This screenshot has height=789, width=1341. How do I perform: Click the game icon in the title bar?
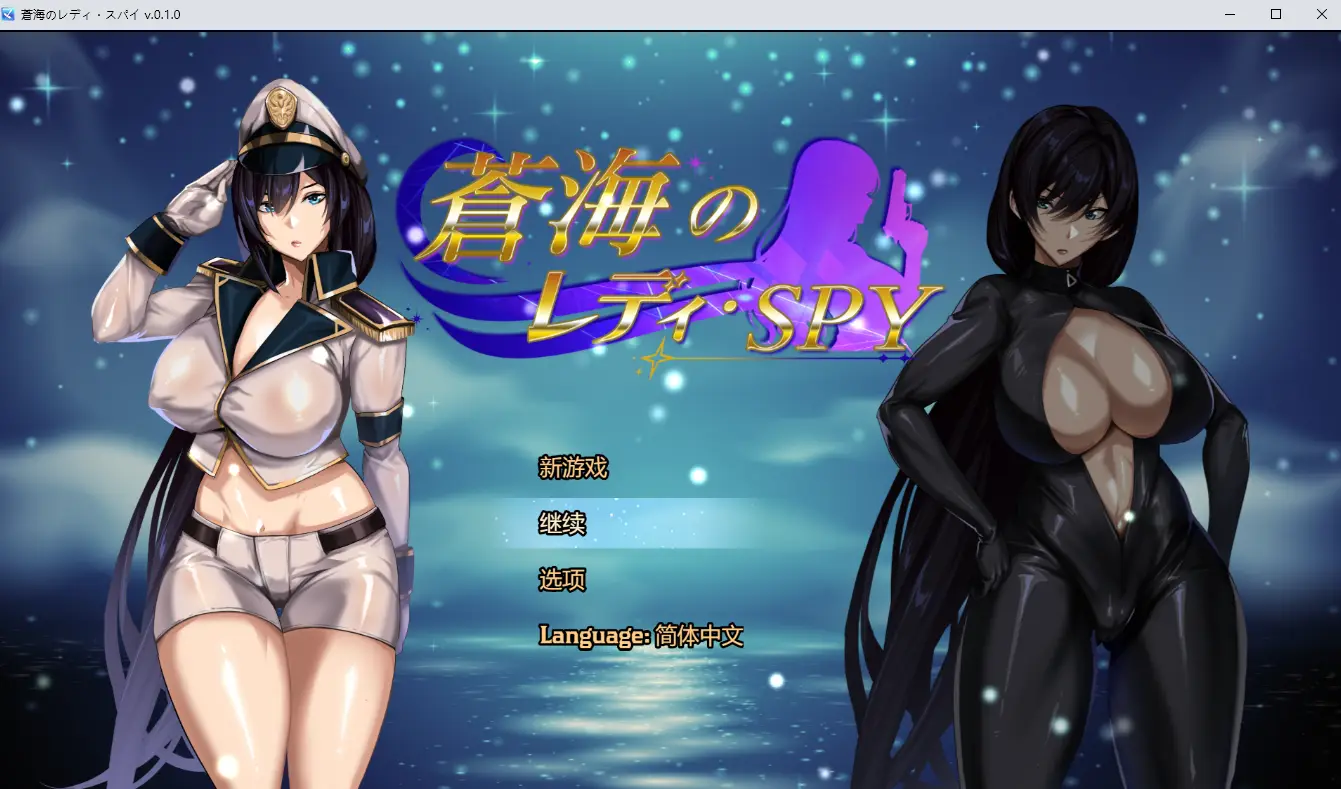(x=11, y=14)
